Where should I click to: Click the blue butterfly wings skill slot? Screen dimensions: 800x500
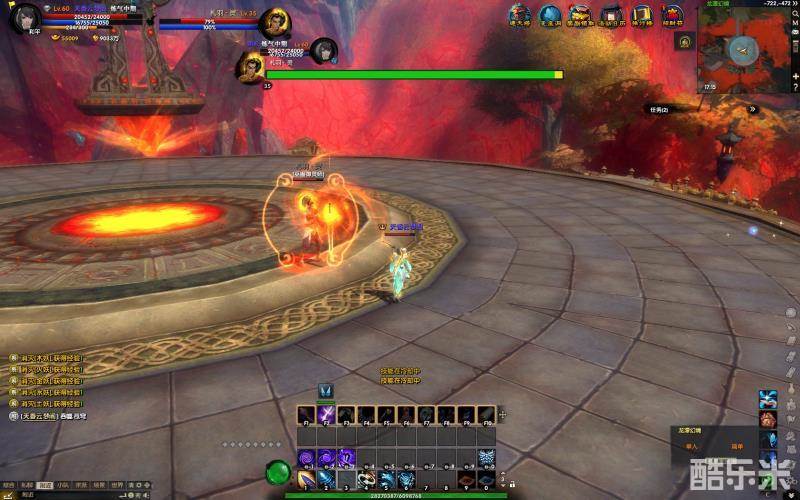[487, 457]
